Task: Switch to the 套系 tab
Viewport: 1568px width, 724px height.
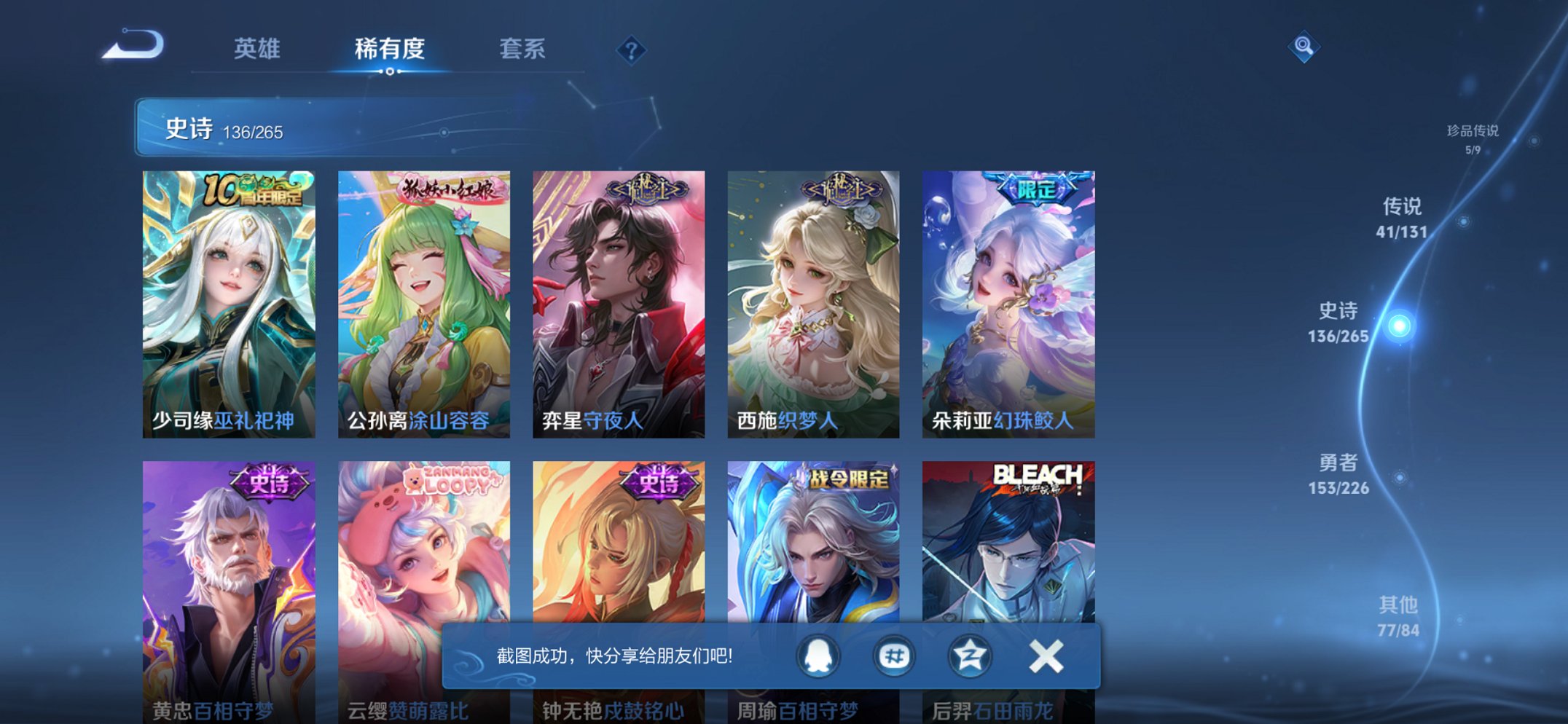Action: (523, 50)
